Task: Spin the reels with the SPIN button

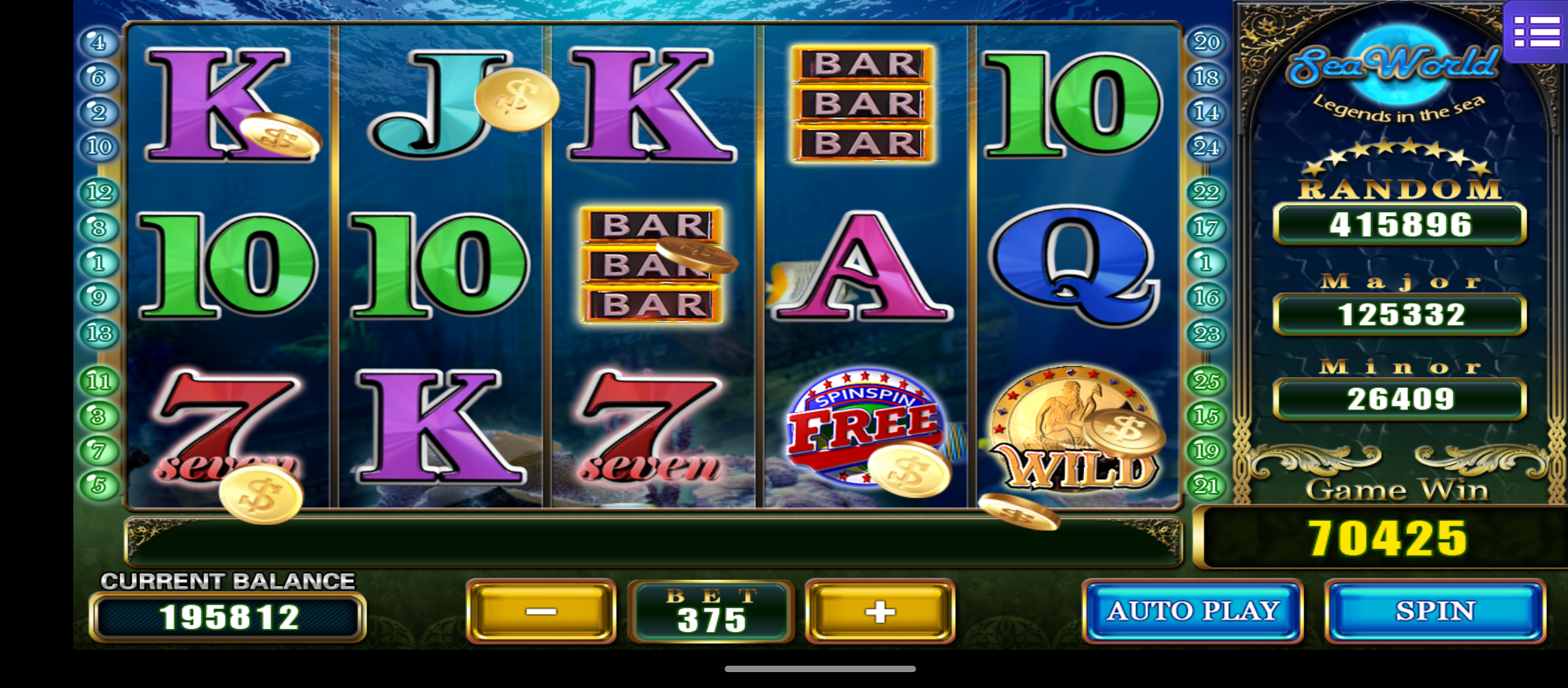Action: point(1435,611)
